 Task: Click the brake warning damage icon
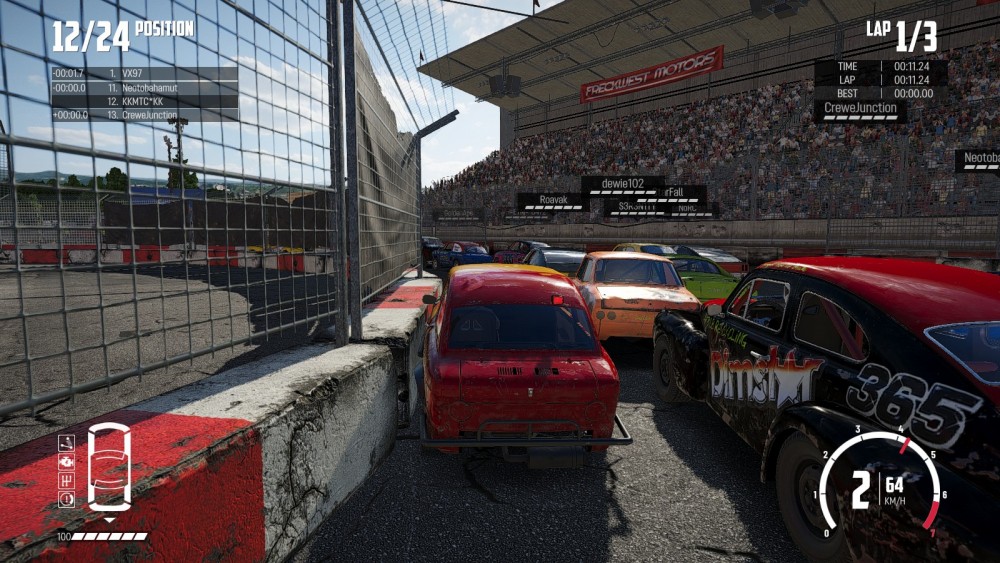pyautogui.click(x=67, y=499)
